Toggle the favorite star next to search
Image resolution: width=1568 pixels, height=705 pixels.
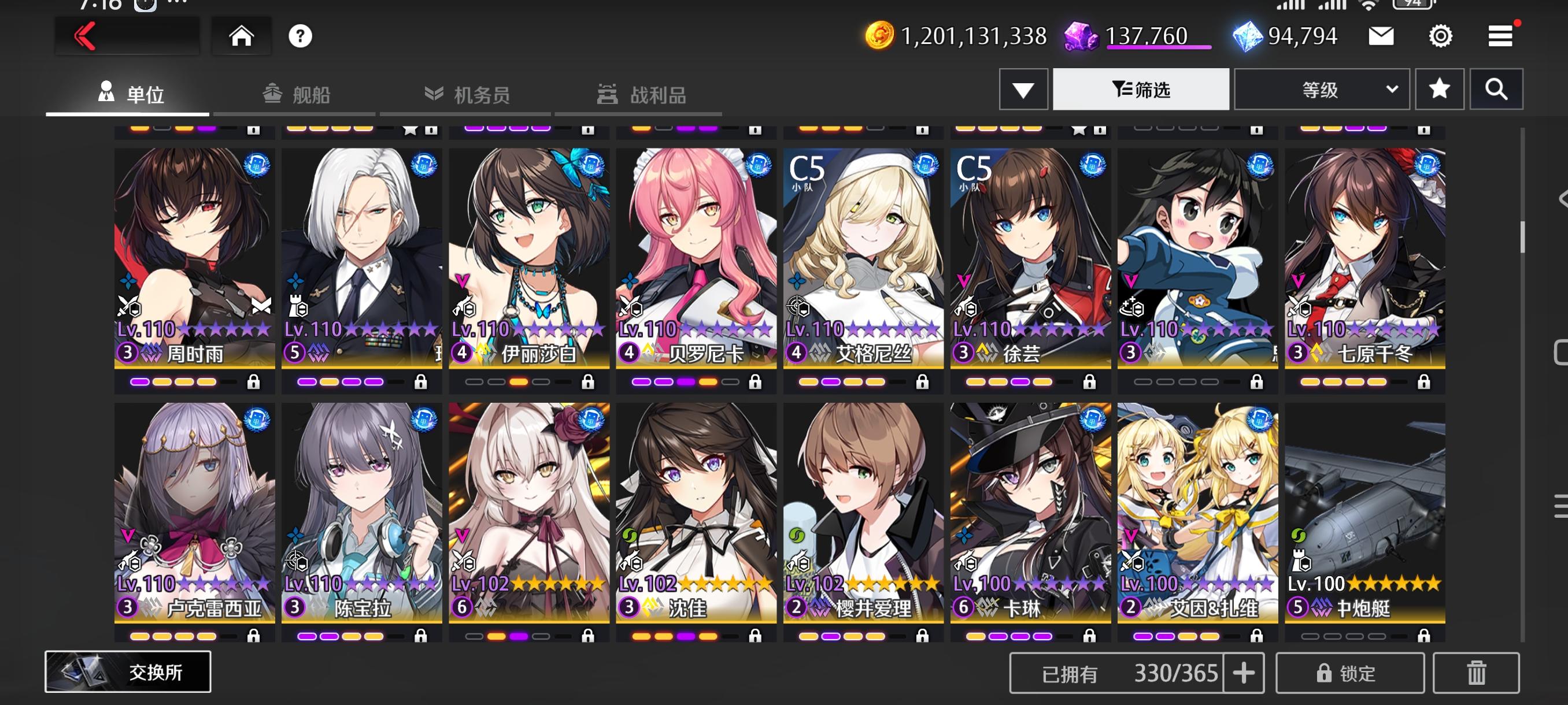click(x=1439, y=89)
